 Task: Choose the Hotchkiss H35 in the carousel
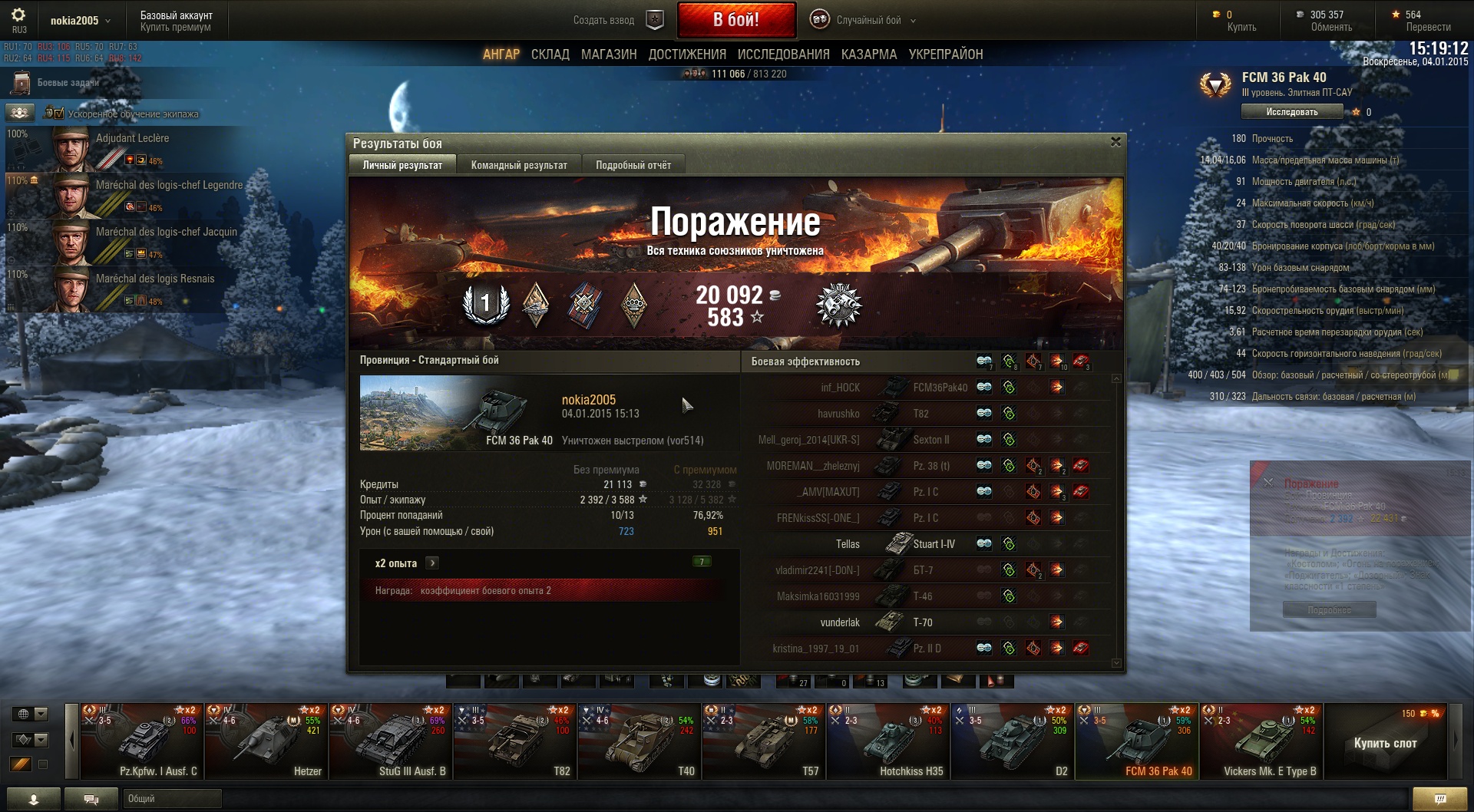point(888,742)
